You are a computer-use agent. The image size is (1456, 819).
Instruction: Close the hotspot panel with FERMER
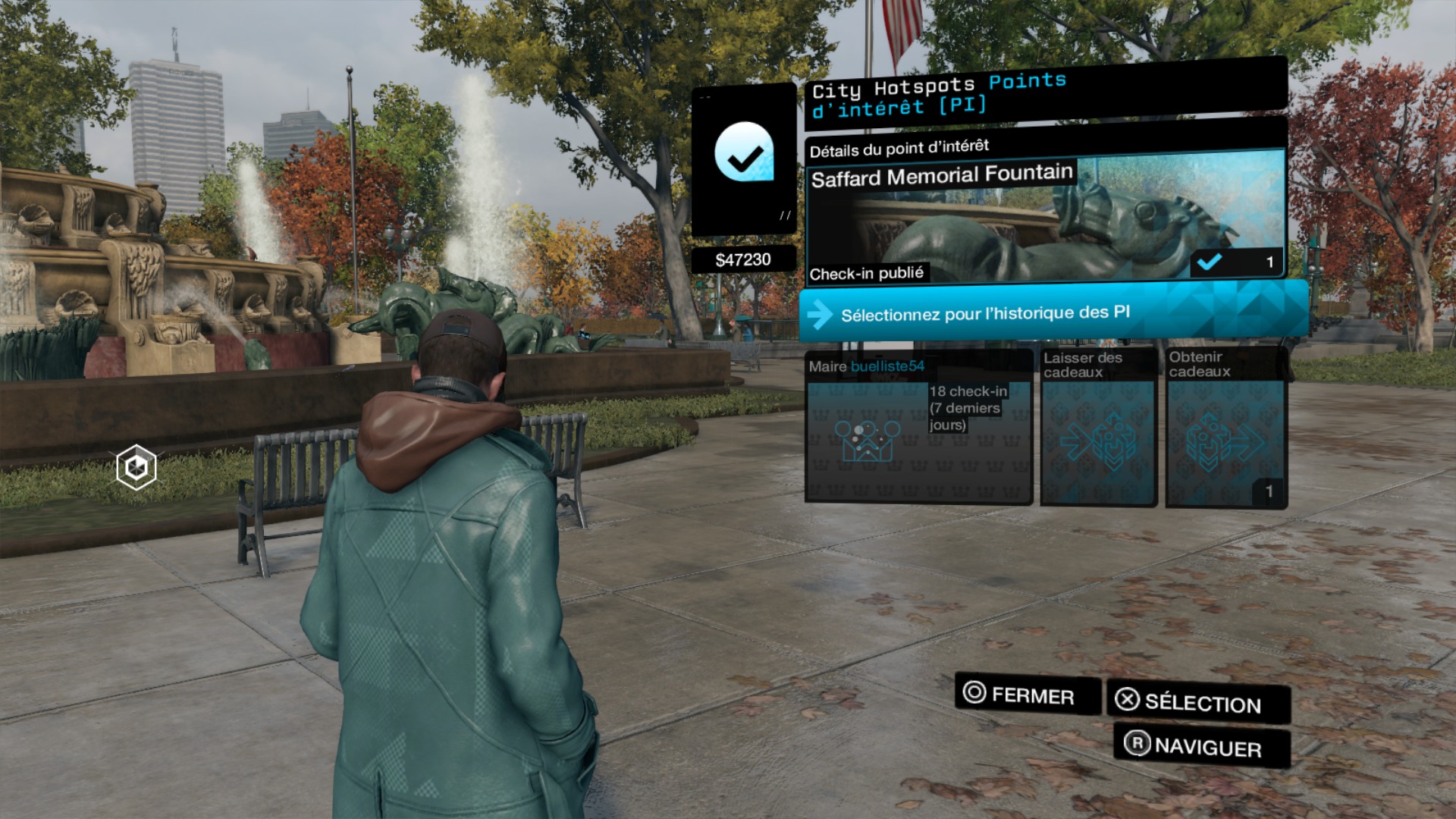pos(1028,694)
